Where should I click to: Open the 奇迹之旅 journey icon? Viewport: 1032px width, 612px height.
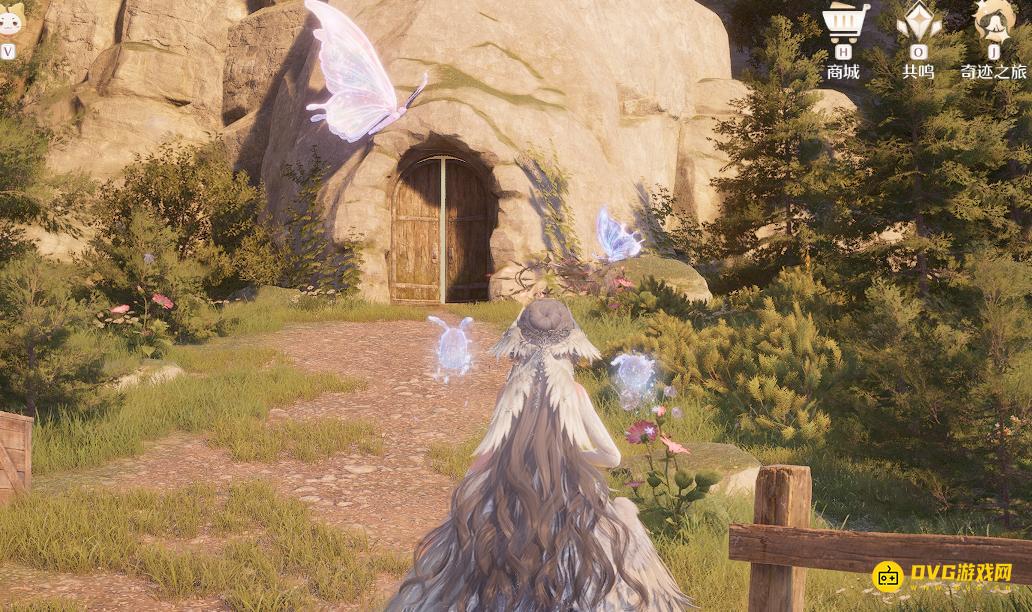coord(994,23)
